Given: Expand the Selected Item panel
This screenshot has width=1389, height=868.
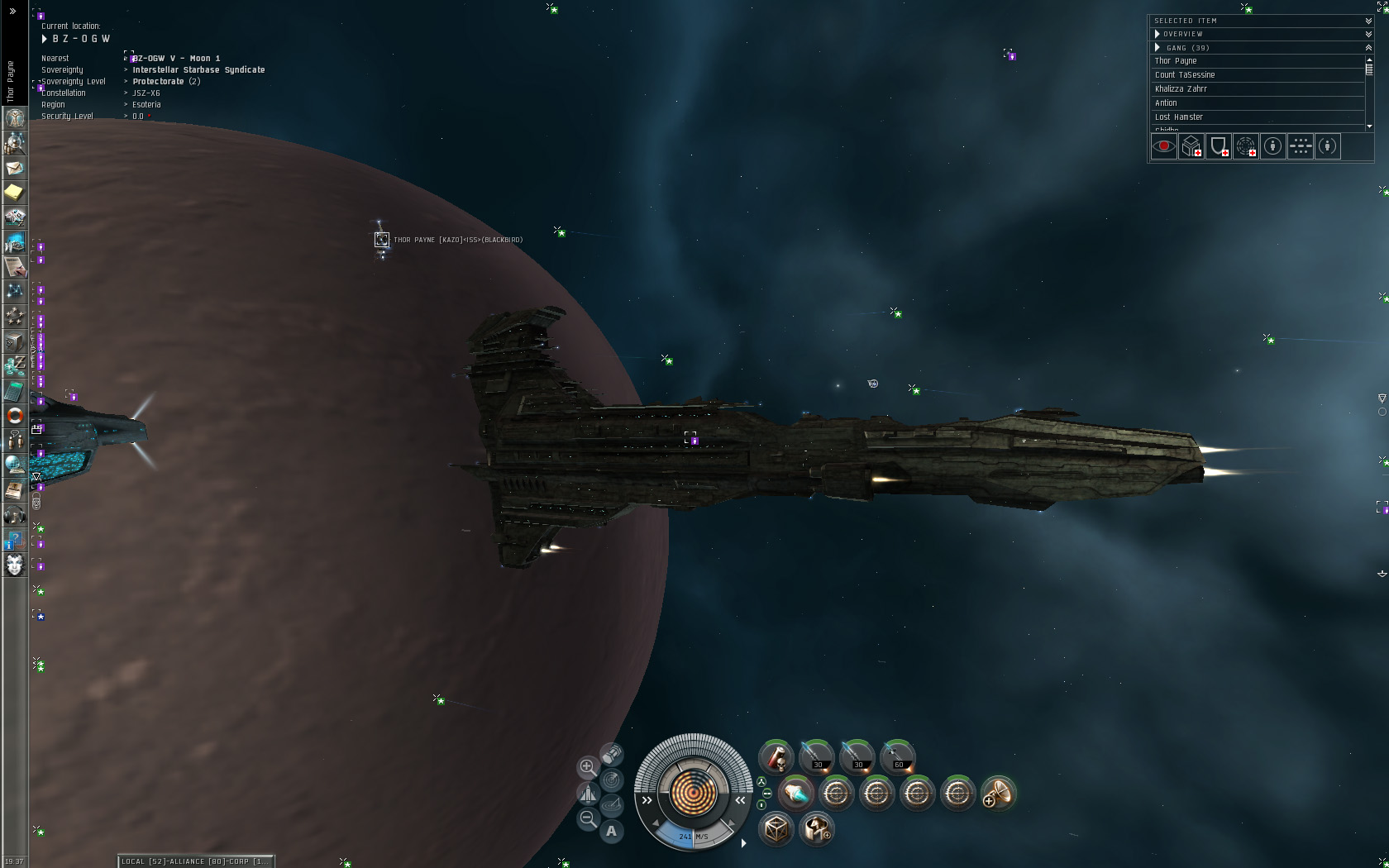Looking at the screenshot, I should point(1368,21).
